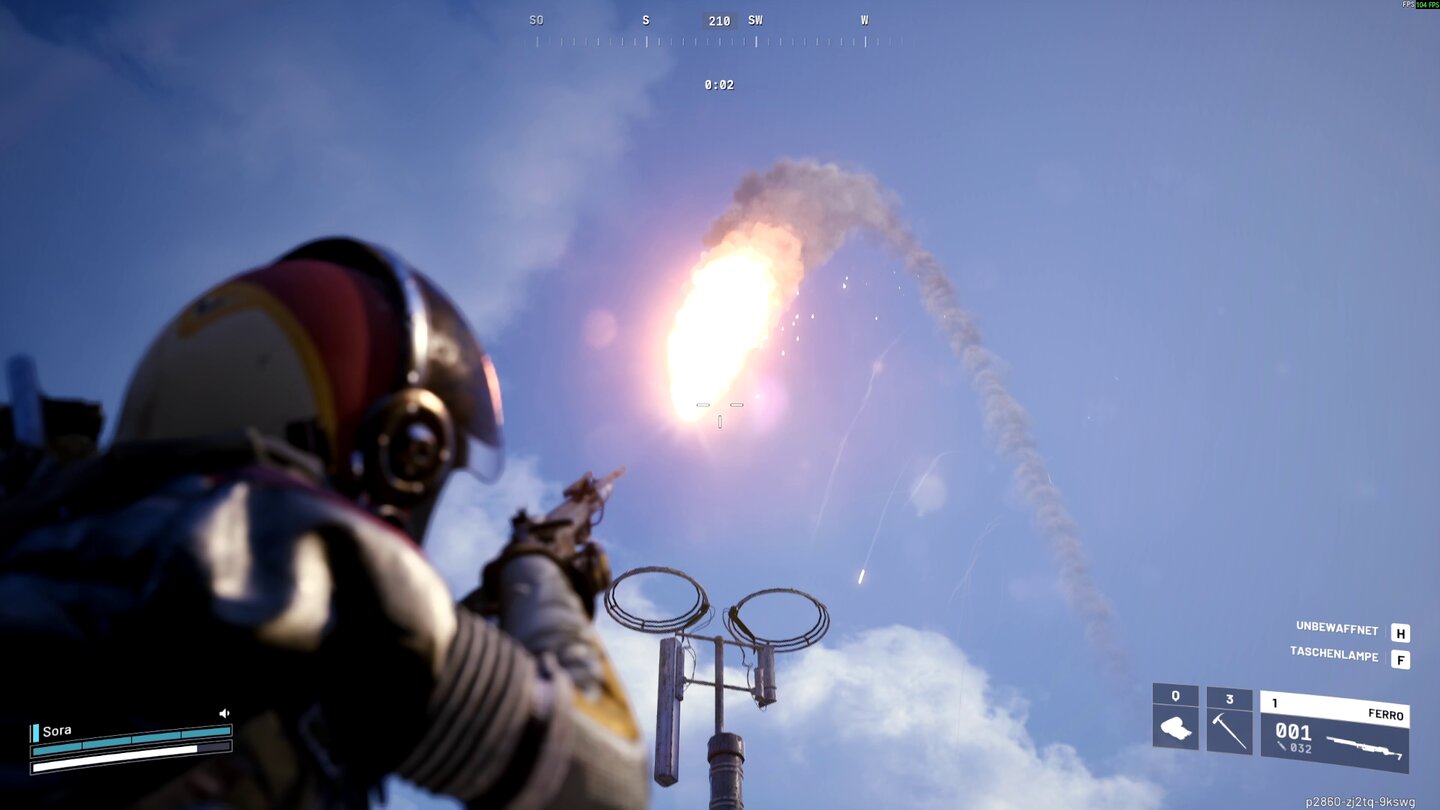The width and height of the screenshot is (1440, 810).
Task: Select the pickaxe tool slot
Action: [1229, 720]
